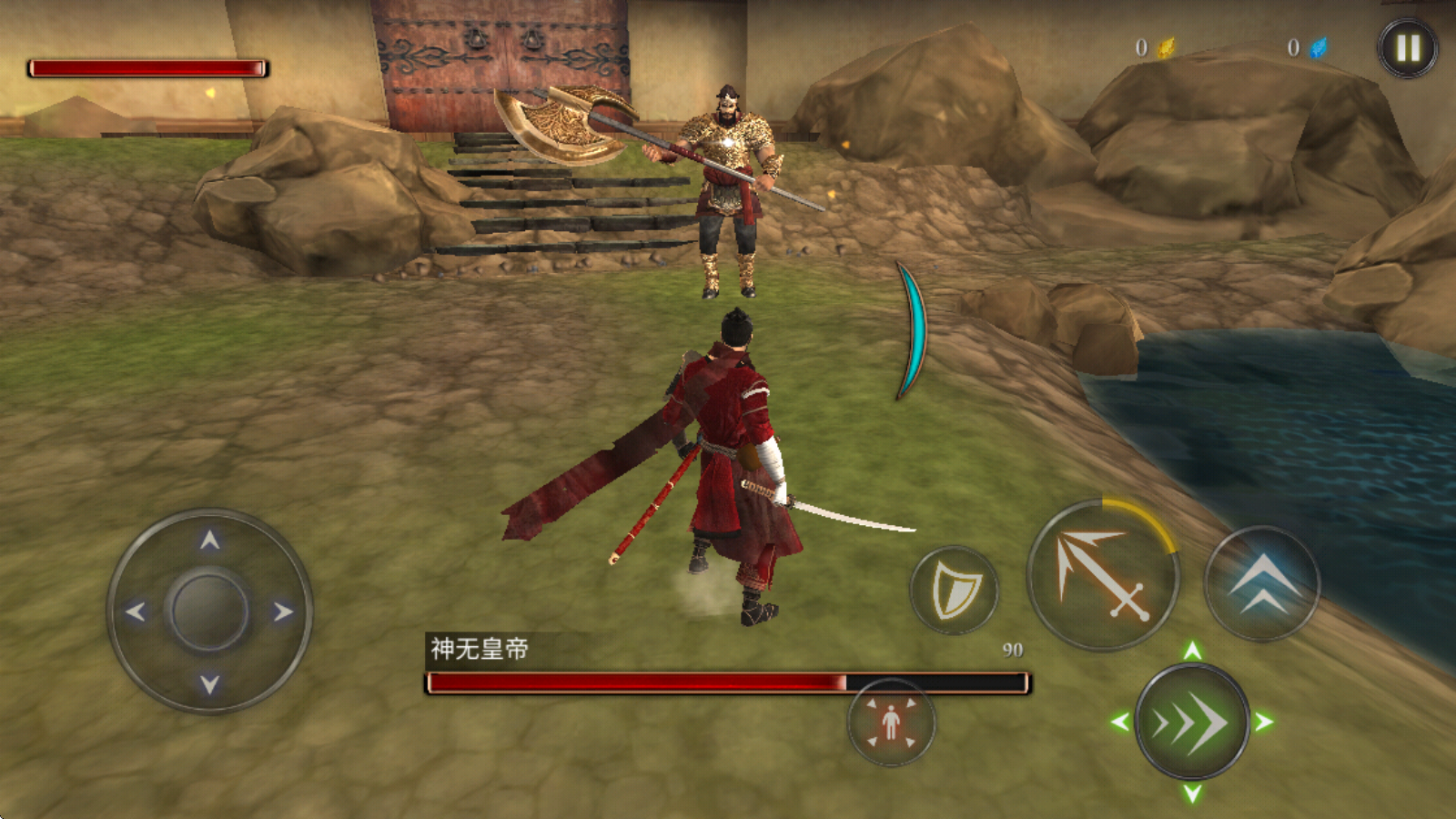This screenshot has width=1456, height=819.
Task: Tap the green dash arrows button
Action: coord(1191,723)
